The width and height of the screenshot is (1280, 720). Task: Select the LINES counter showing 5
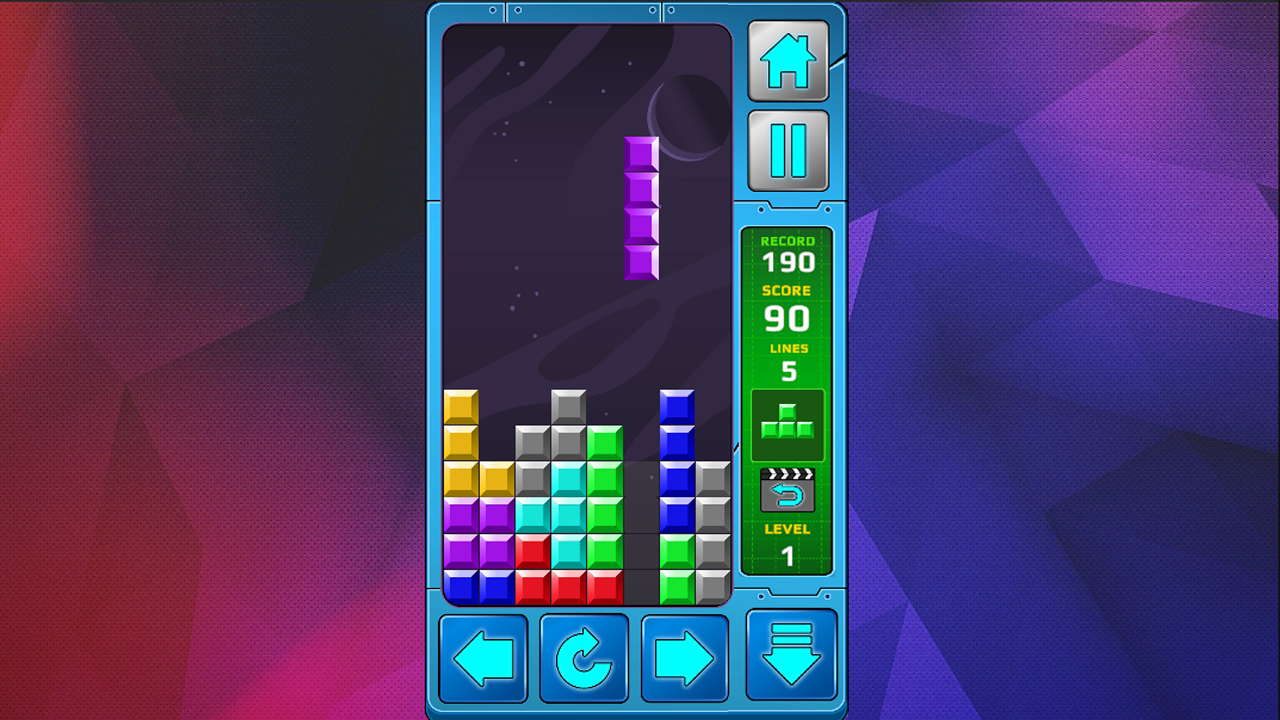point(788,360)
